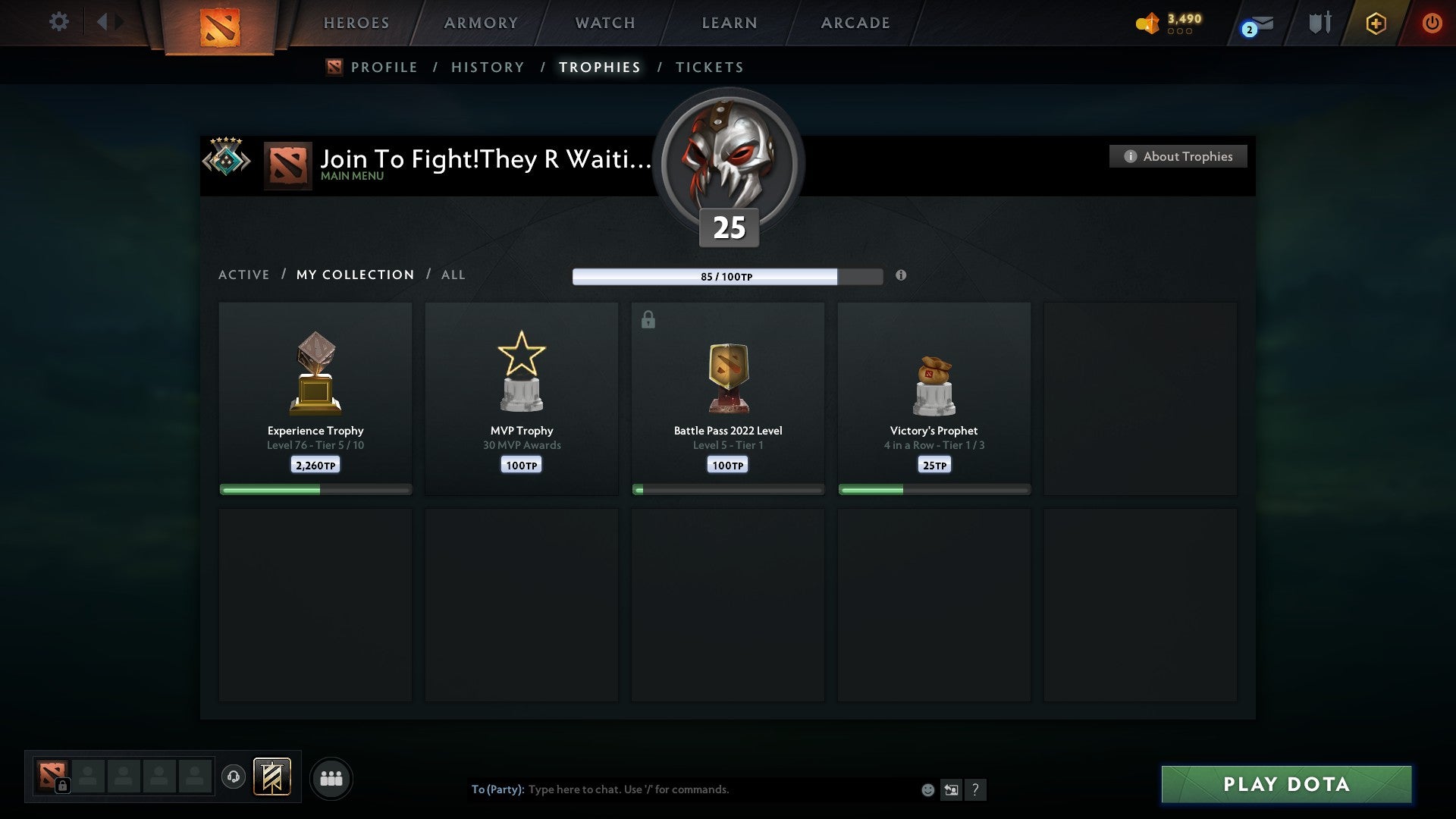Open the mail notifications inbox icon

(1261, 23)
